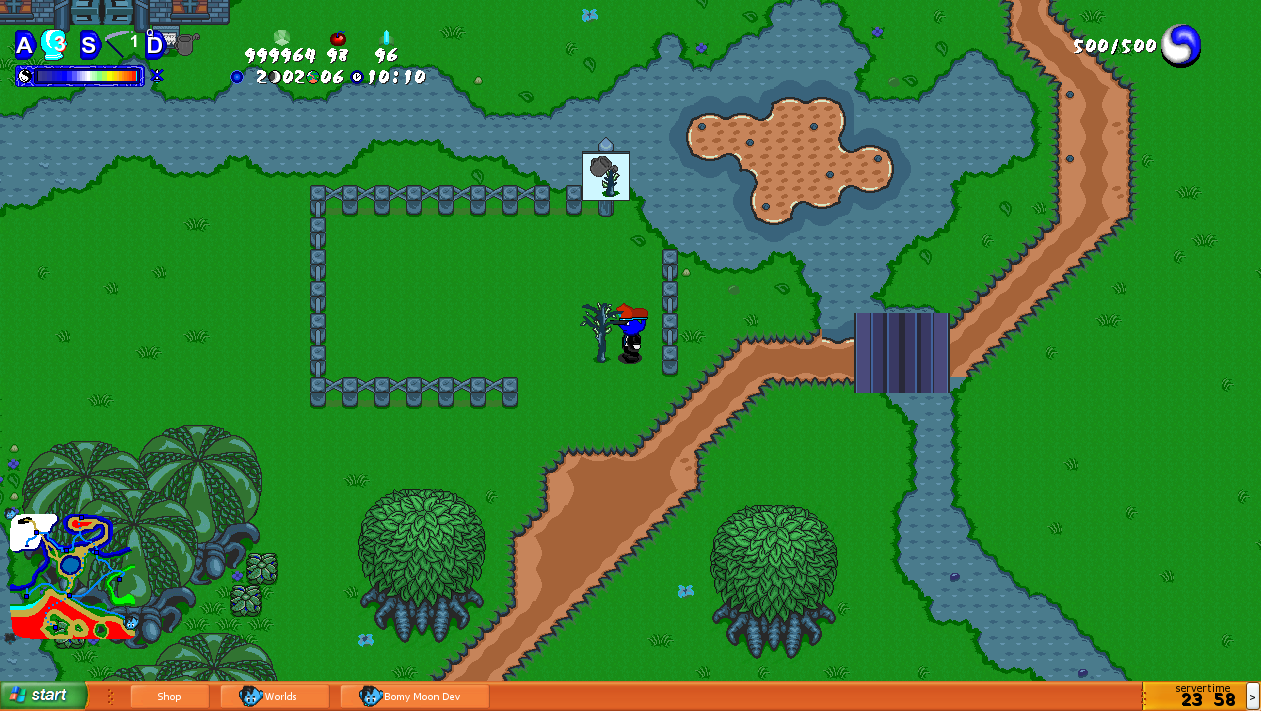Image resolution: width=1261 pixels, height=711 pixels.
Task: Switch to the Bomy Moon Dev window
Action: [413, 697]
